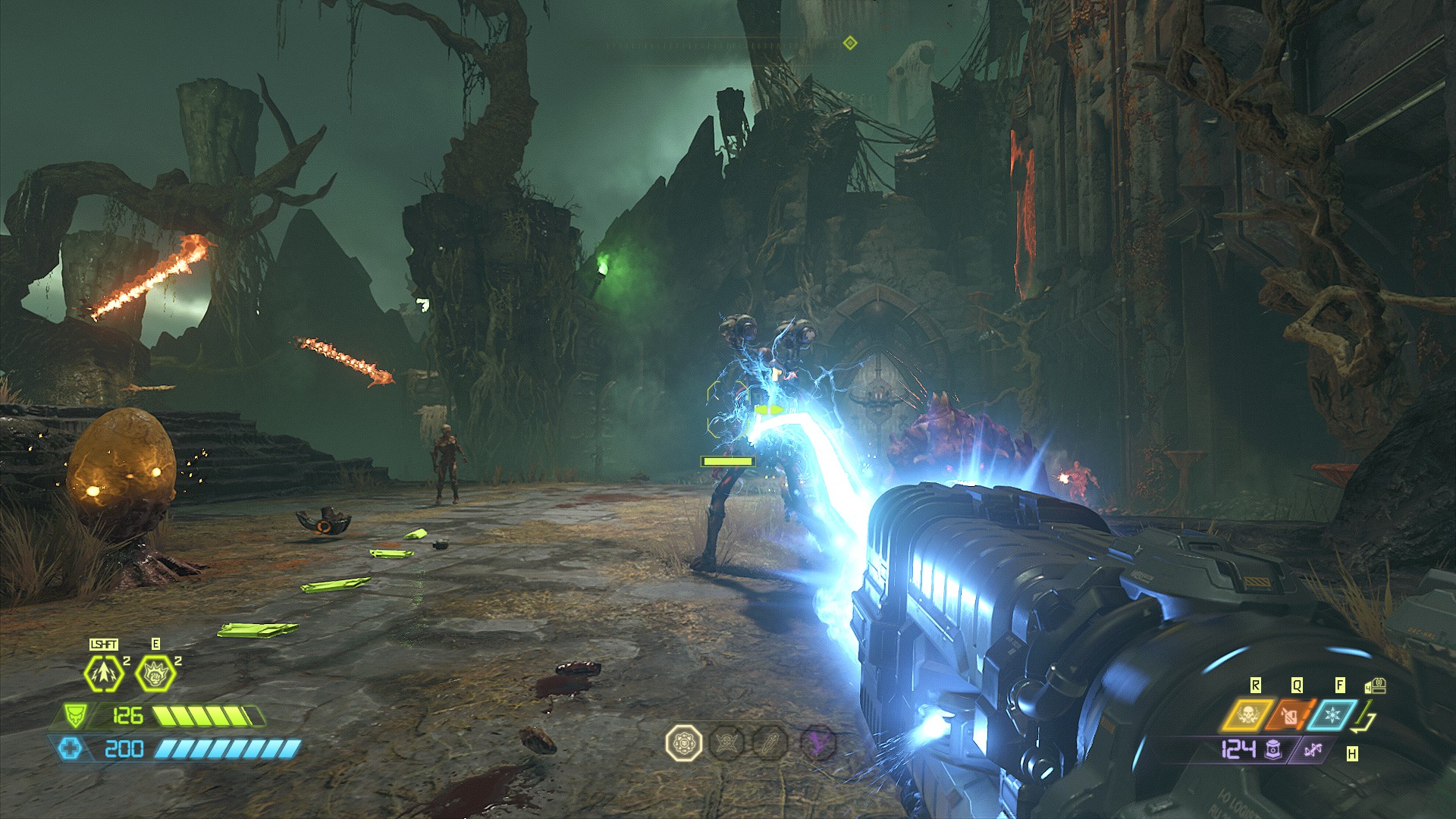Open the extra lives helmet counter icon

[1376, 686]
